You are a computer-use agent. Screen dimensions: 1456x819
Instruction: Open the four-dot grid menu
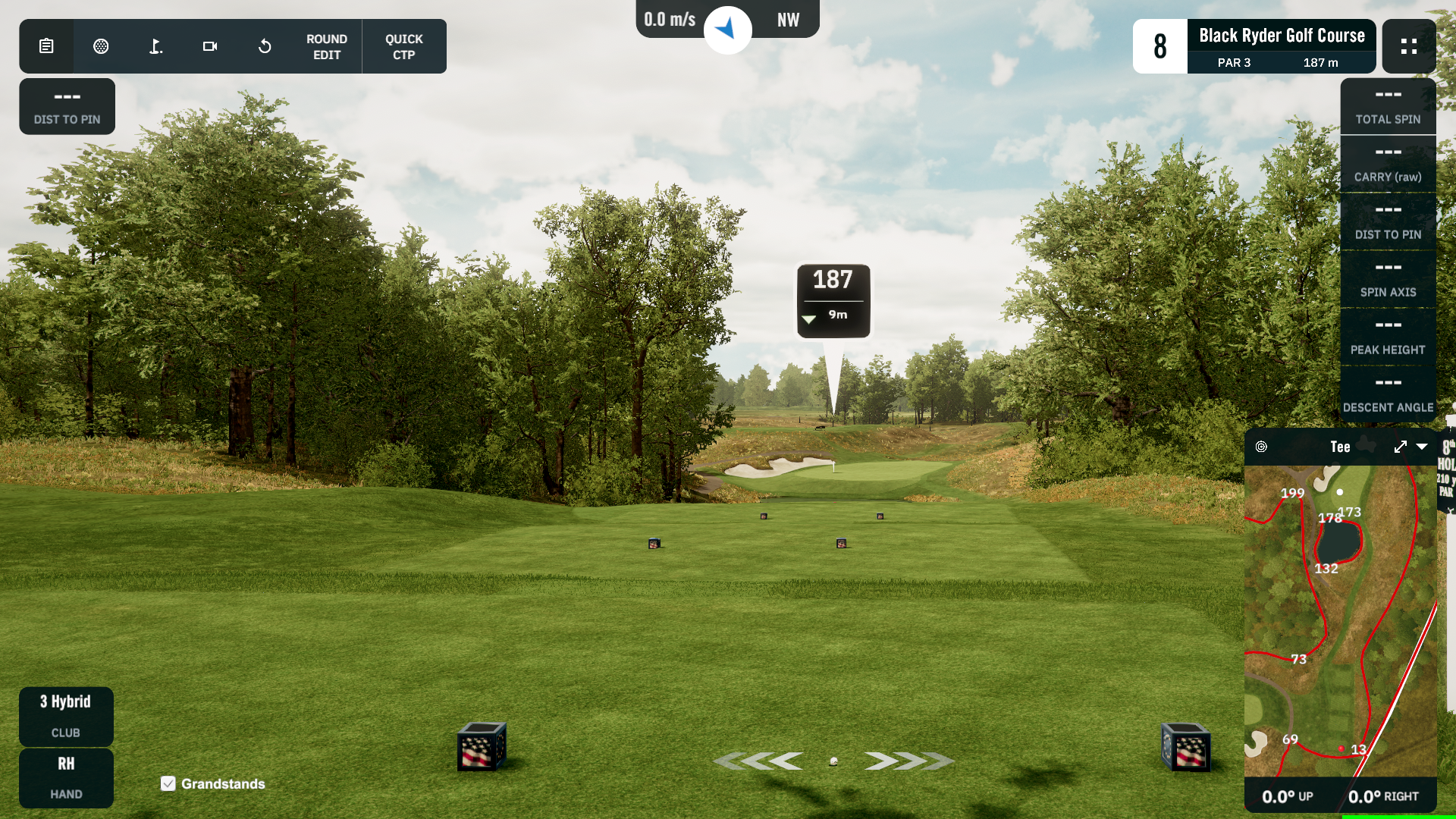(x=1409, y=46)
